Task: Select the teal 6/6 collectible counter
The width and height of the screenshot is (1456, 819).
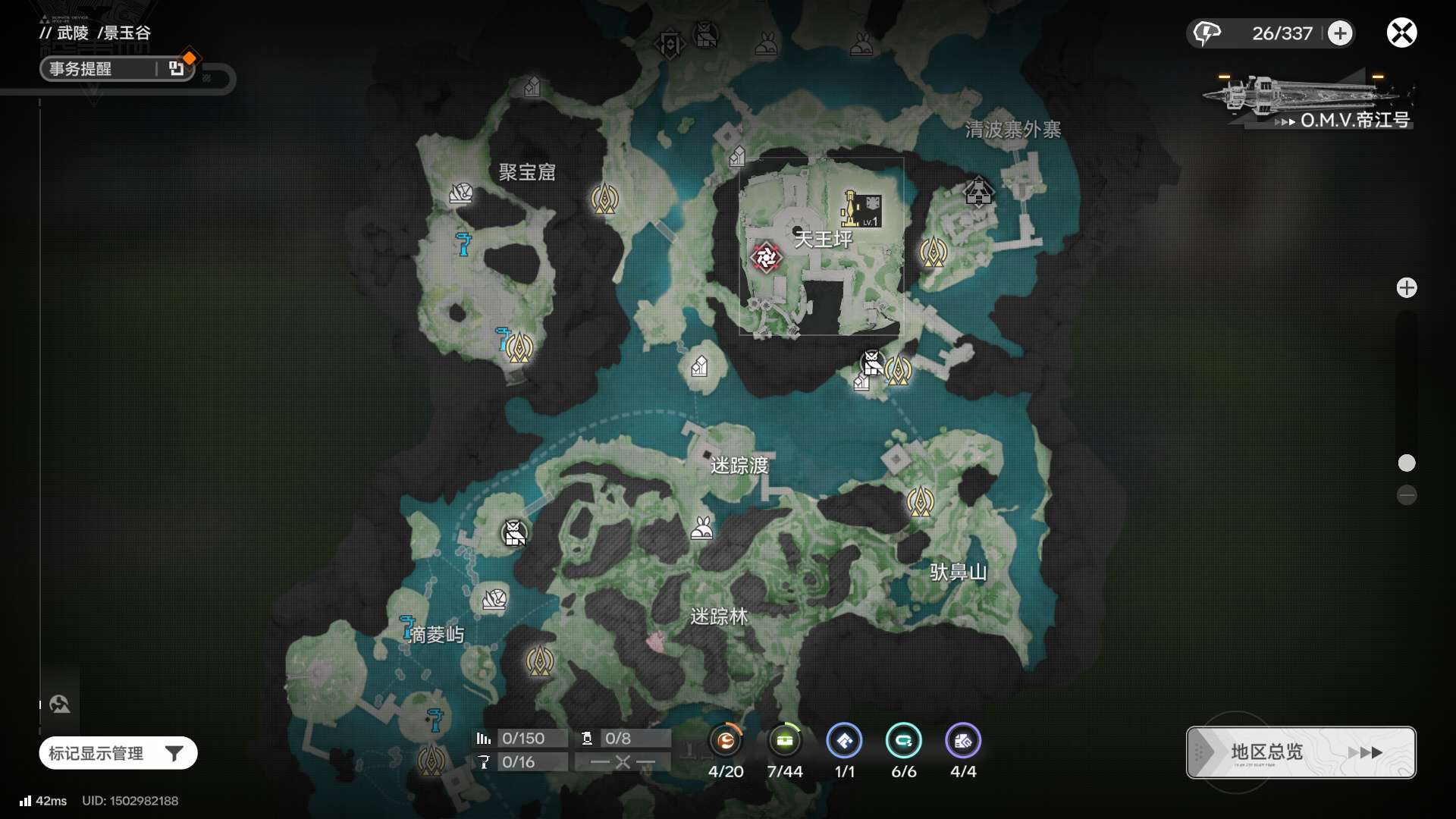Action: coord(903,742)
